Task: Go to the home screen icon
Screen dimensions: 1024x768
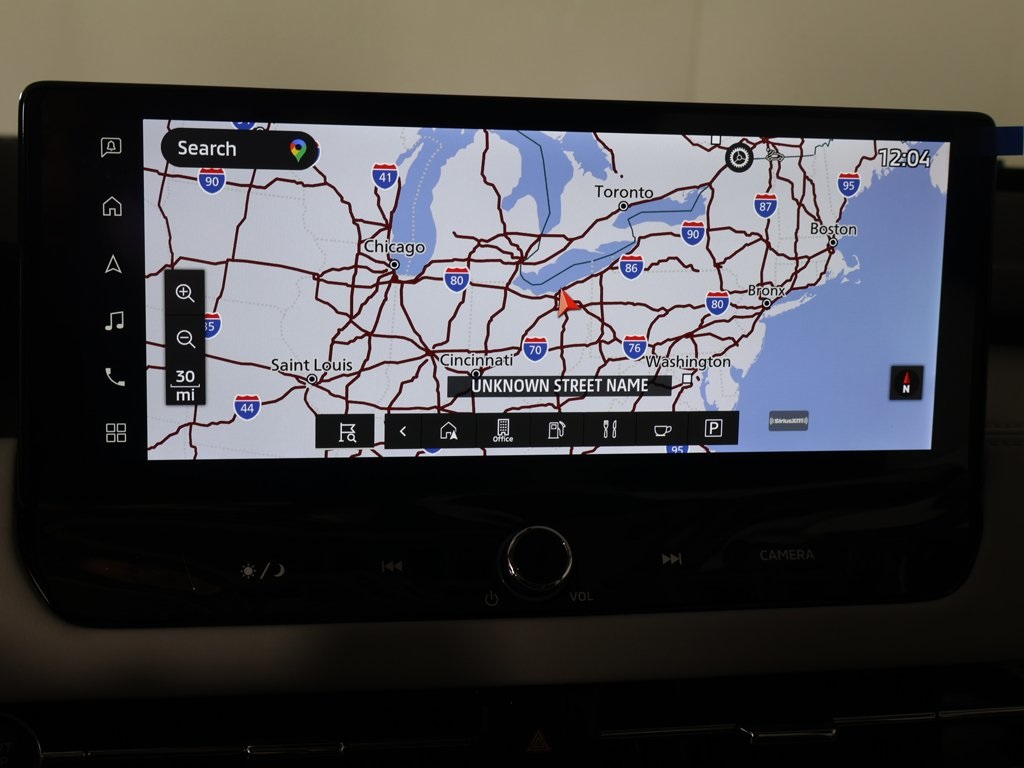Action: [x=112, y=206]
